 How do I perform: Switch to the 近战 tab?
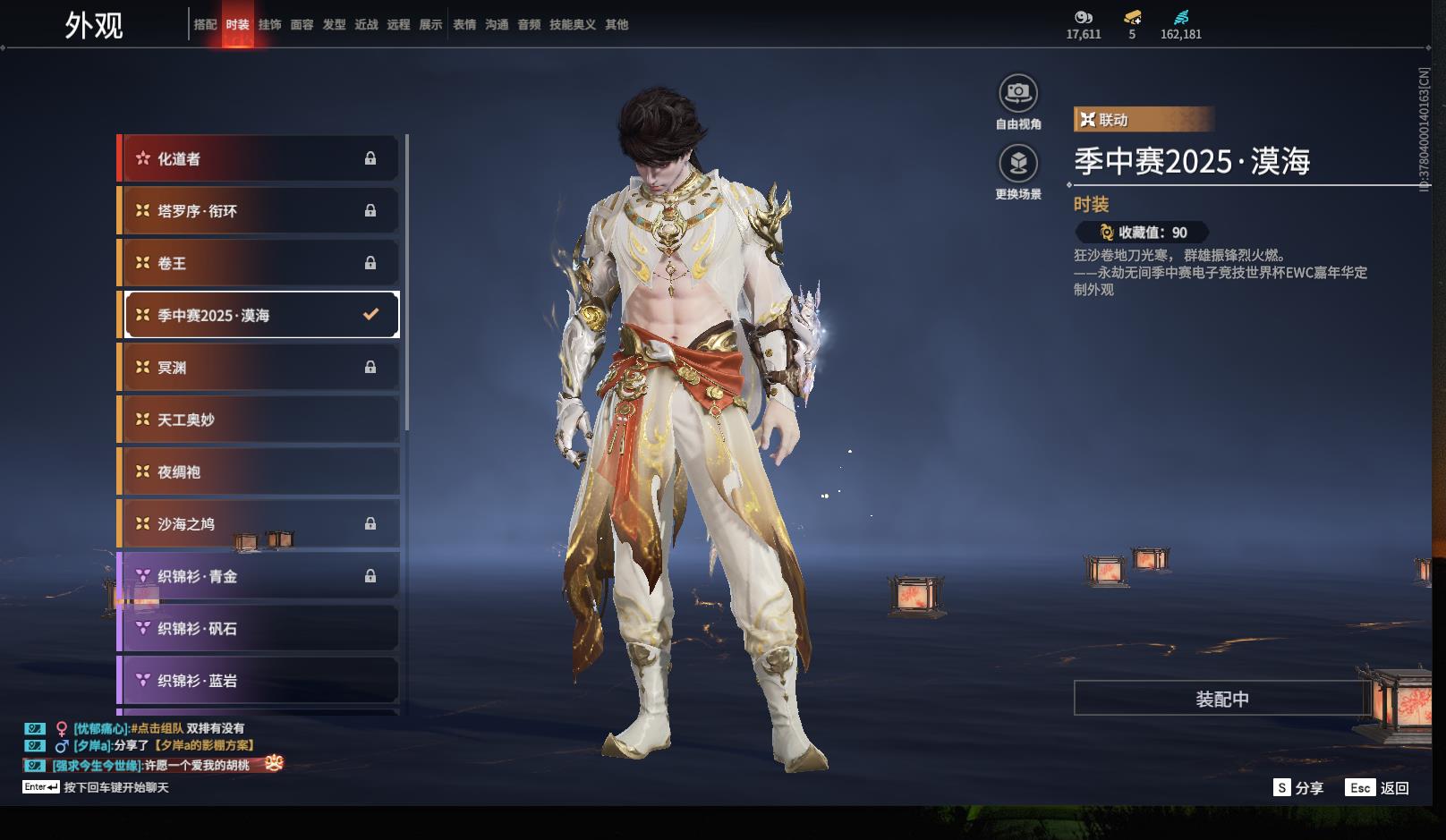pos(366,25)
